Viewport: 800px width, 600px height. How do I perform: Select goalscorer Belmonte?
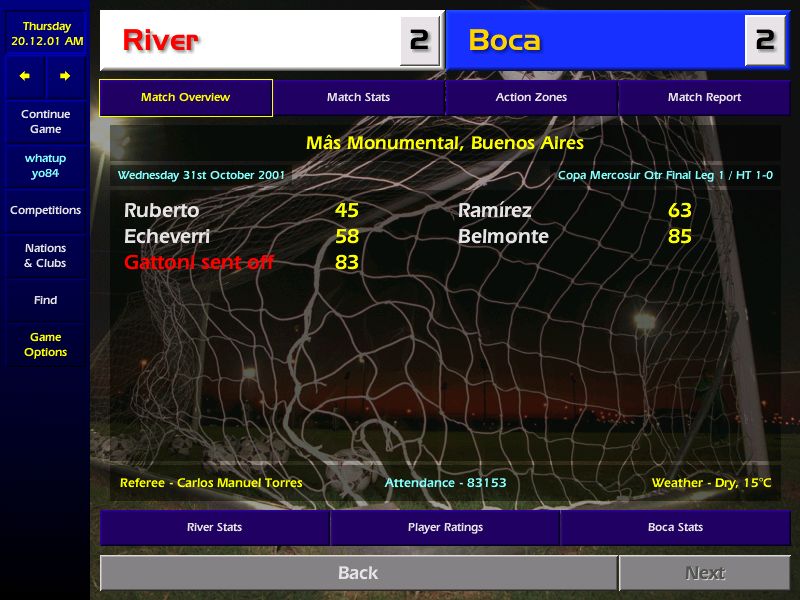click(x=503, y=237)
